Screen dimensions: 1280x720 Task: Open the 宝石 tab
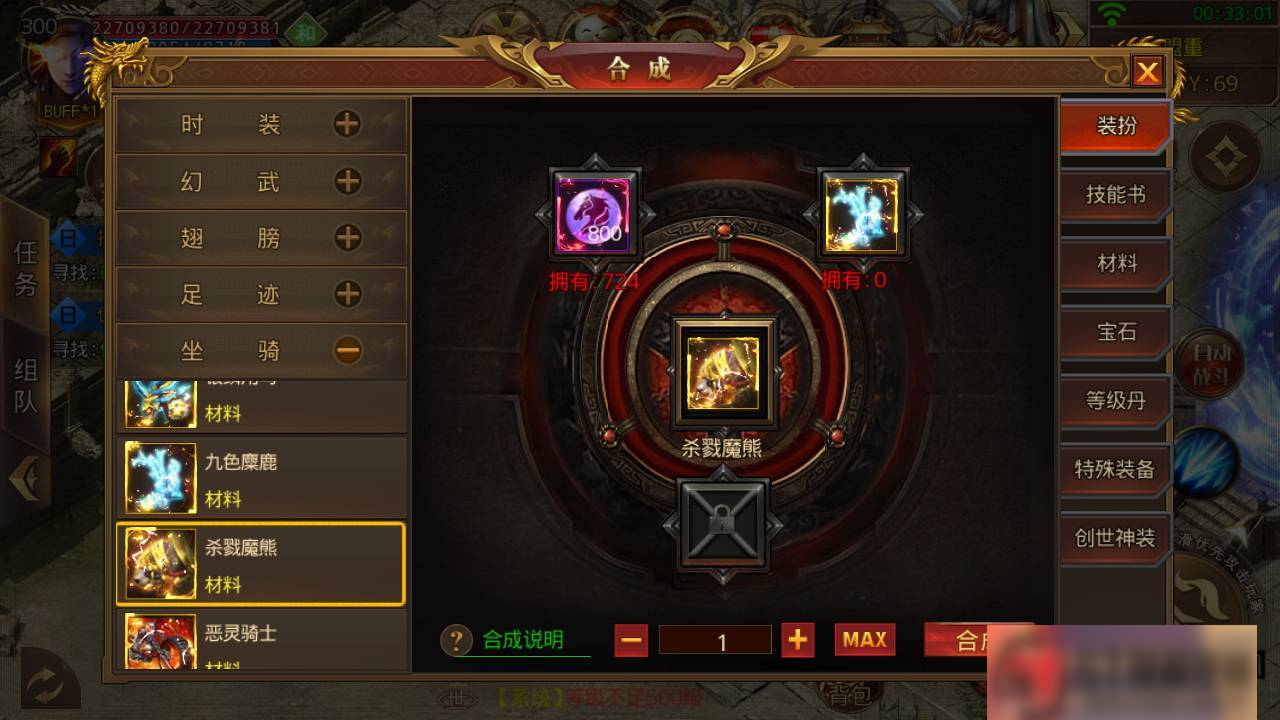(x=1115, y=332)
